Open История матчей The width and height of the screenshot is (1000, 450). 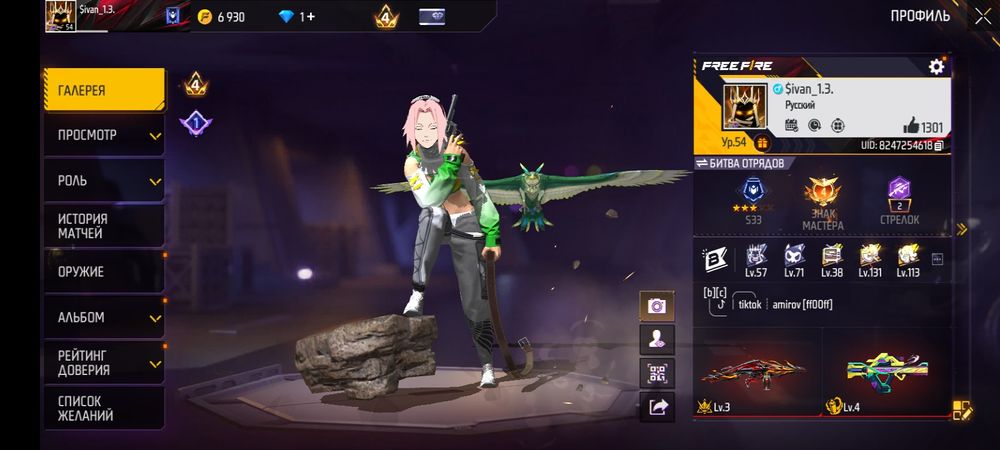tap(104, 226)
